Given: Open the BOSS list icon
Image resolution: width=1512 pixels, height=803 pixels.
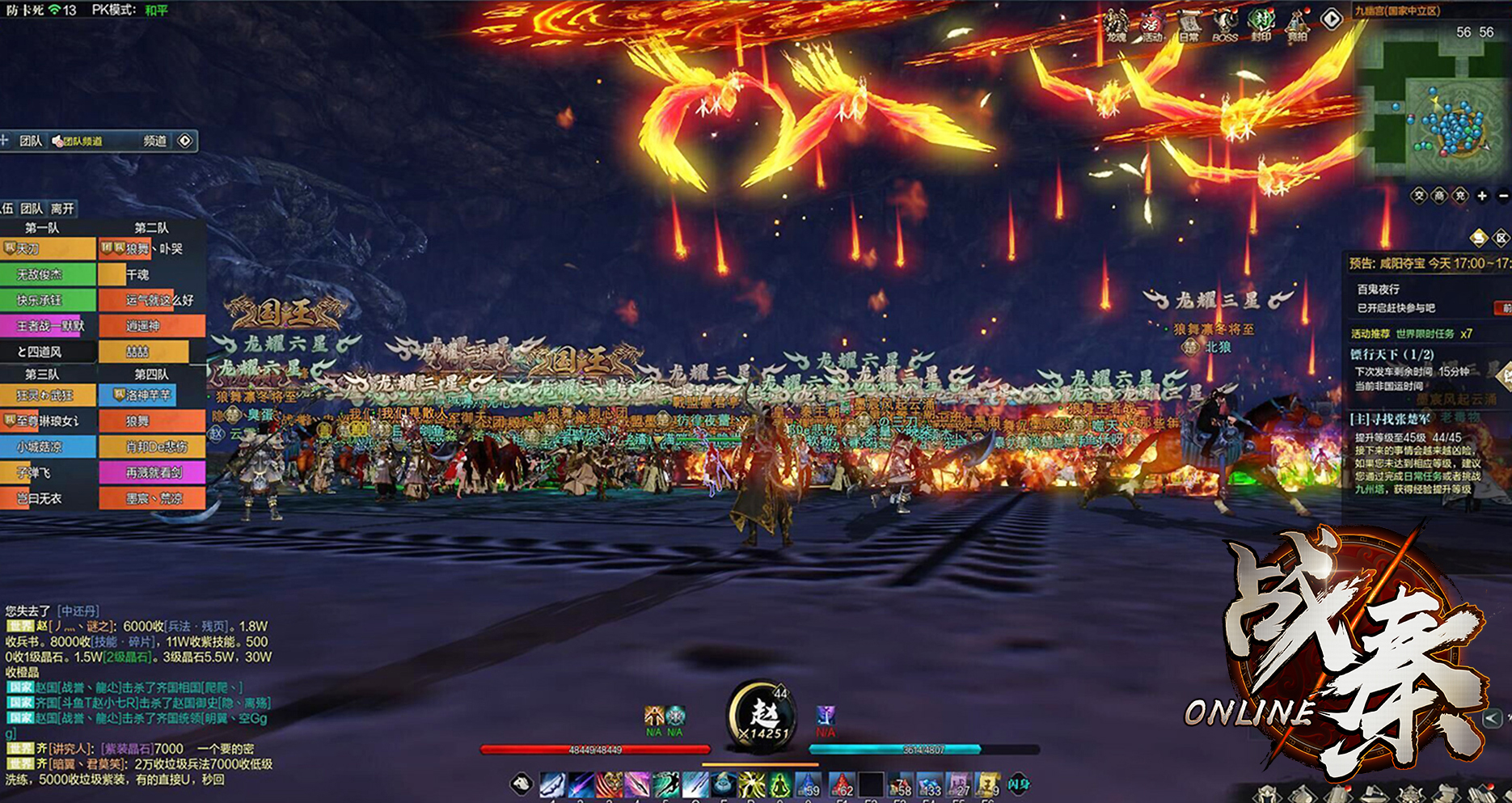Looking at the screenshot, I should point(1225,24).
